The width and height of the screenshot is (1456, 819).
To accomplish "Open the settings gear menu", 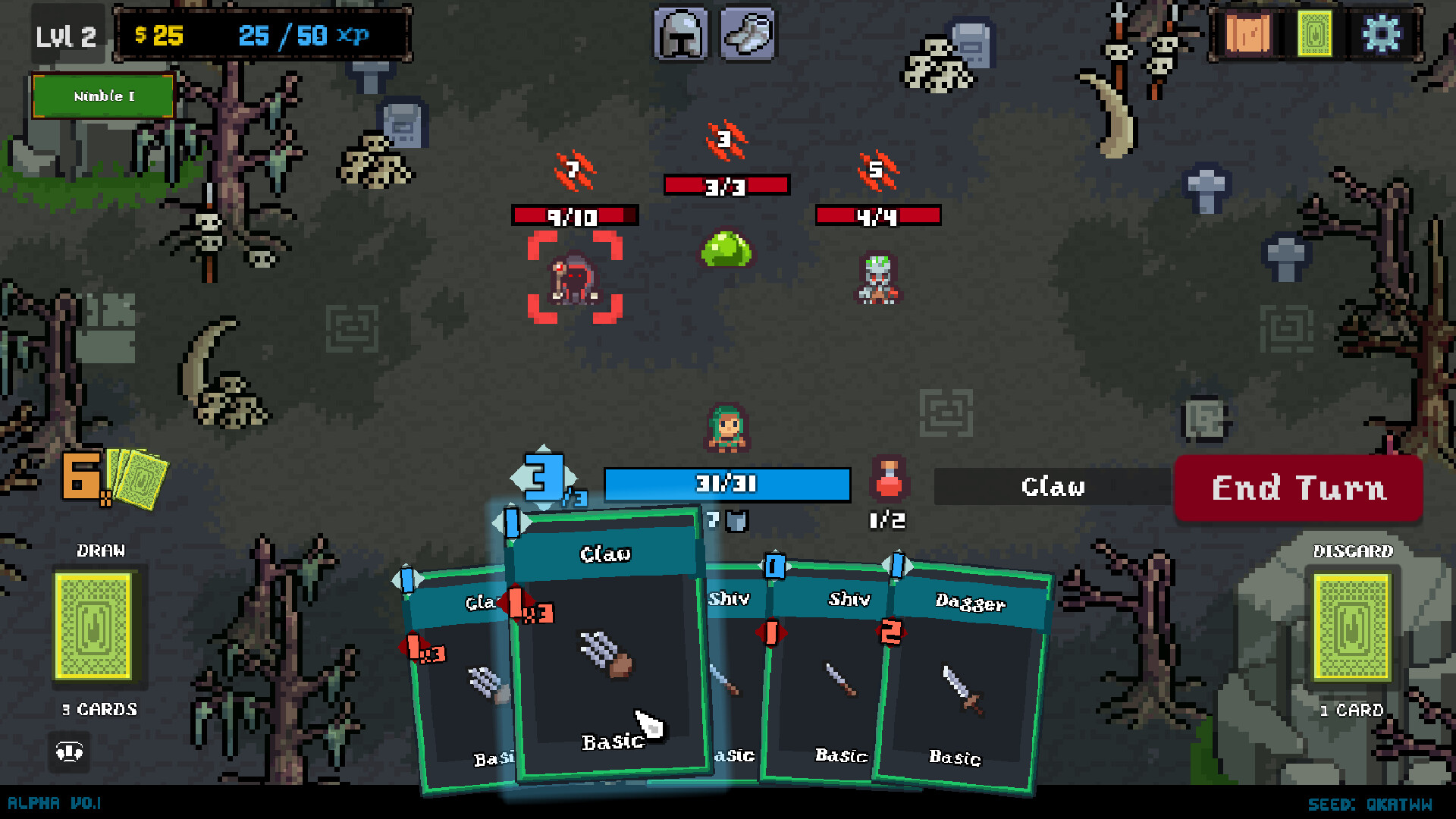I will pos(1383,34).
